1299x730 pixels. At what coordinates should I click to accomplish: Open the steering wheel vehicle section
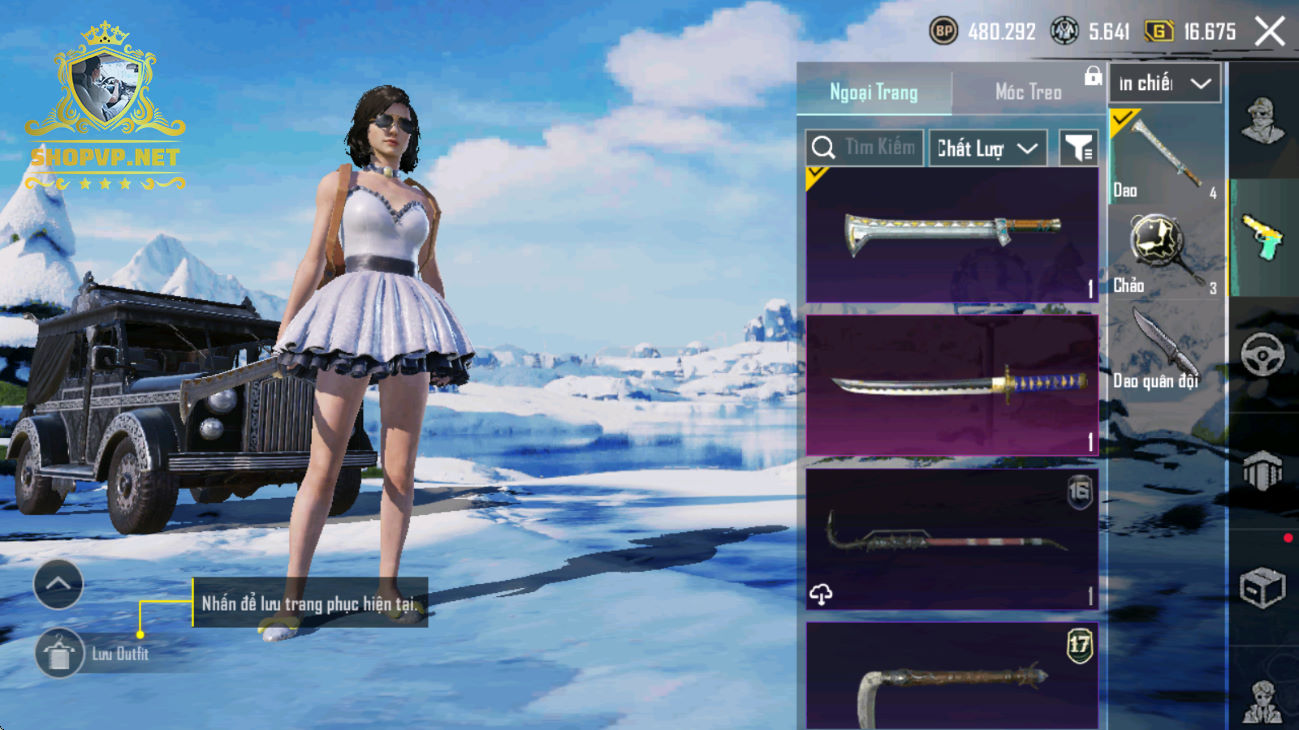point(1263,355)
